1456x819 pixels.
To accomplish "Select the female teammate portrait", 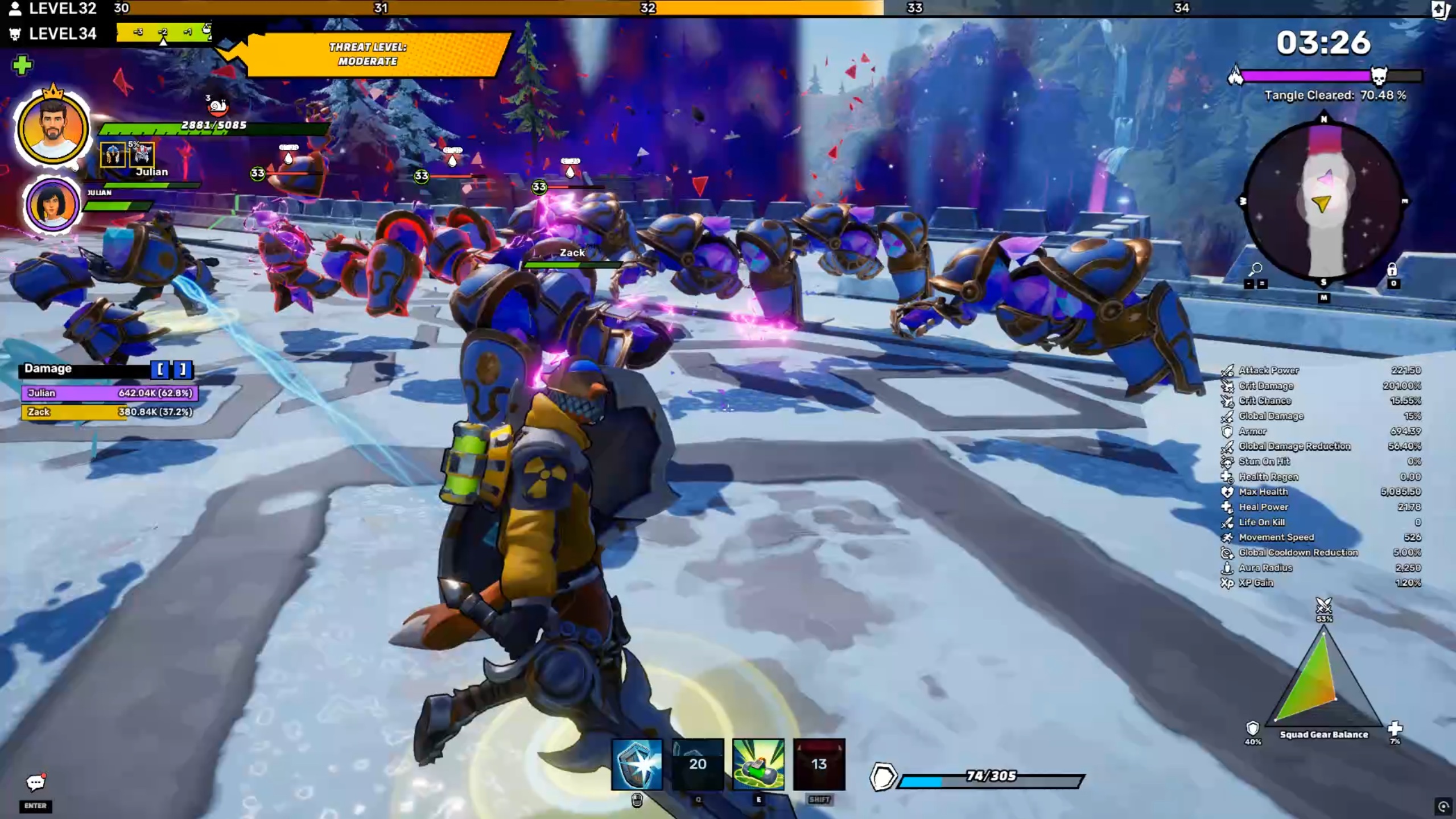I will pyautogui.click(x=52, y=205).
